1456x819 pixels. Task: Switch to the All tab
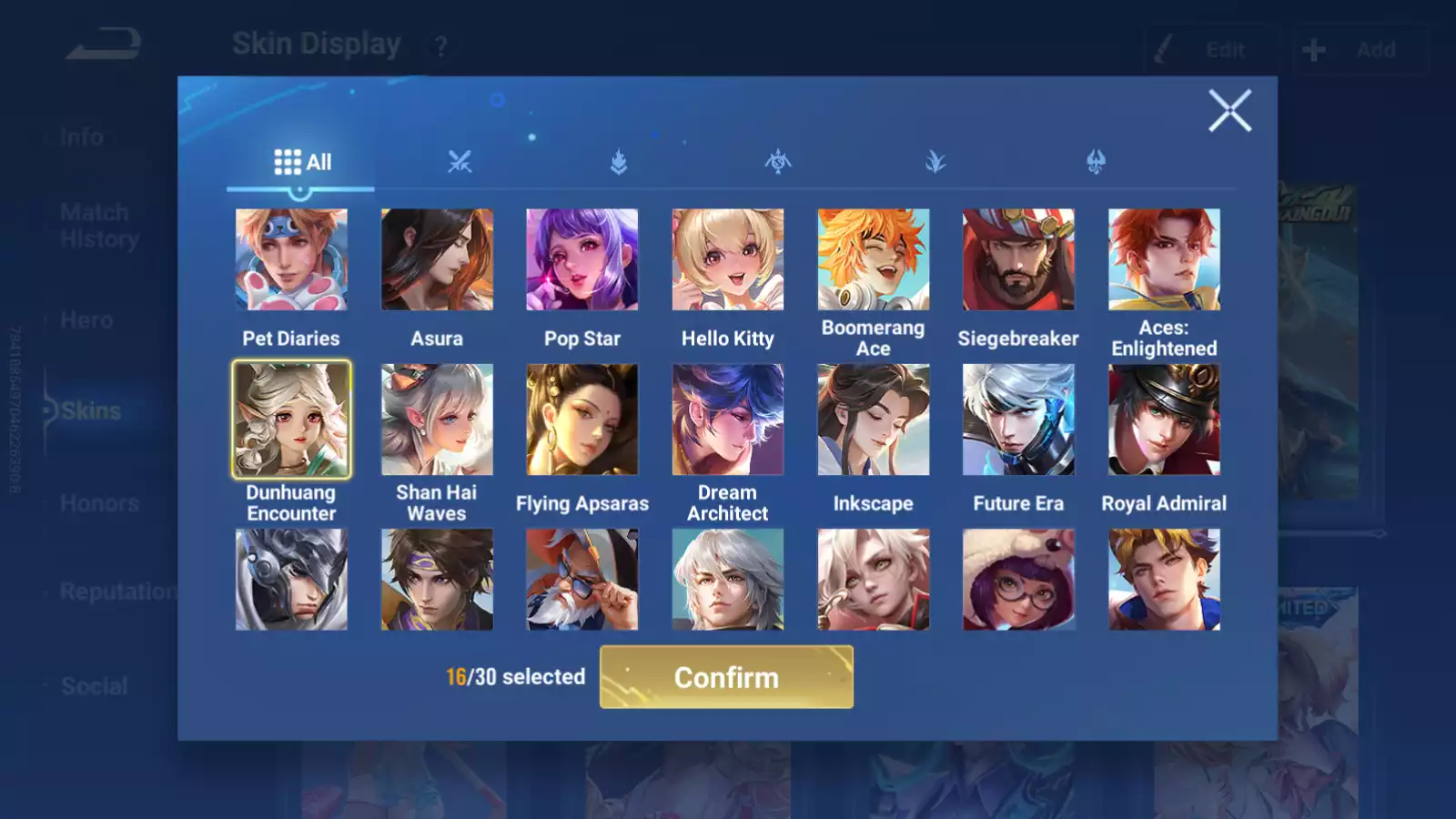coord(300,161)
